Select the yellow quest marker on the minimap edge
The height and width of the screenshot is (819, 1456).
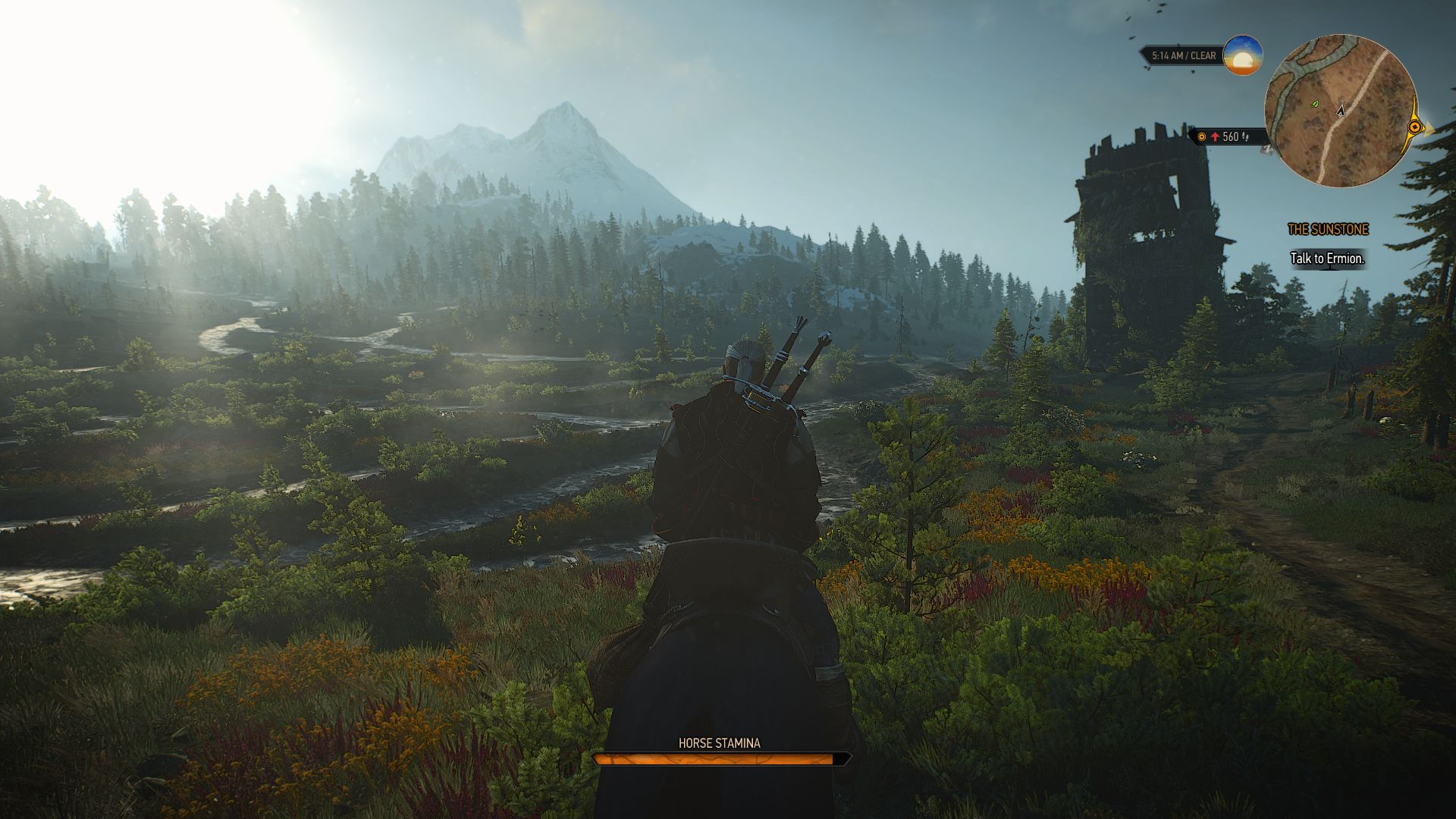point(1415,127)
